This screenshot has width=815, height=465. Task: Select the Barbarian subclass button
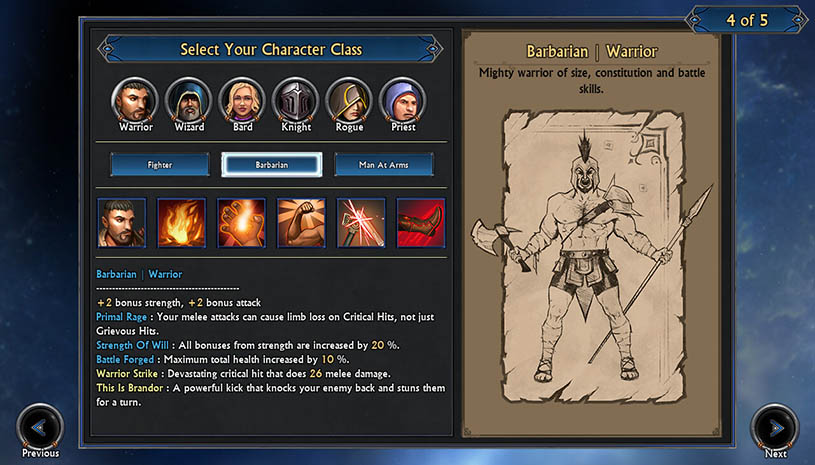pos(271,164)
